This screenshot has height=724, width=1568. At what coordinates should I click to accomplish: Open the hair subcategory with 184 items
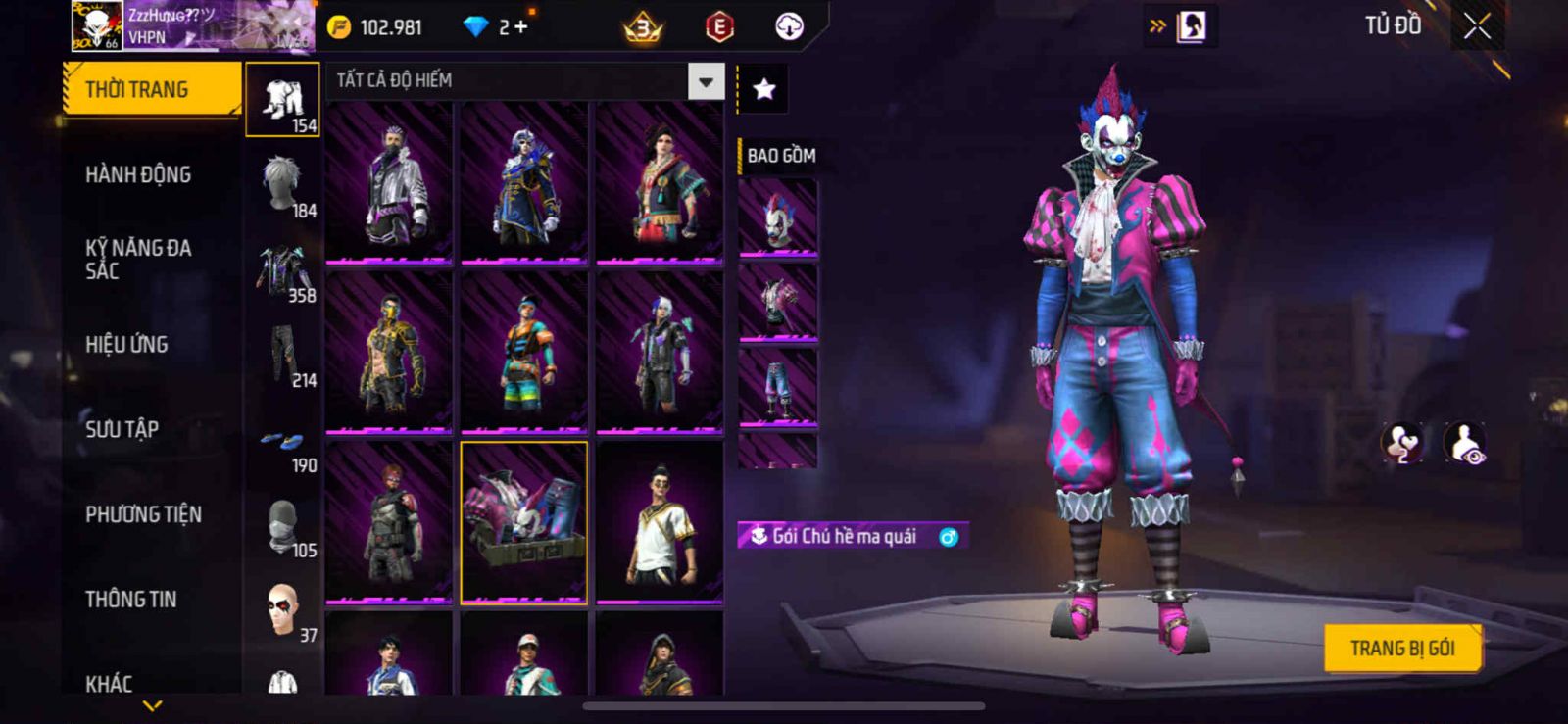click(283, 184)
